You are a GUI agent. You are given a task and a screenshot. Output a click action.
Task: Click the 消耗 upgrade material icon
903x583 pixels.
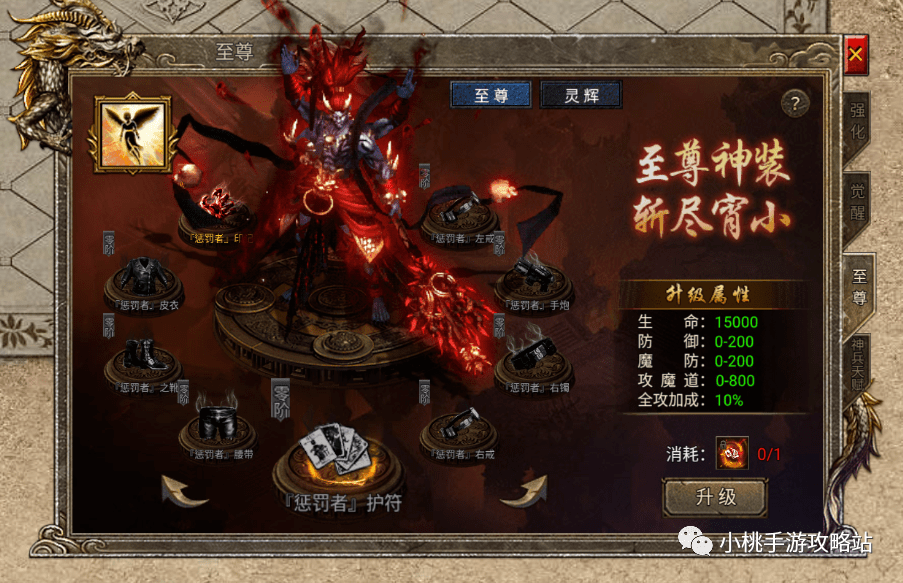(733, 454)
